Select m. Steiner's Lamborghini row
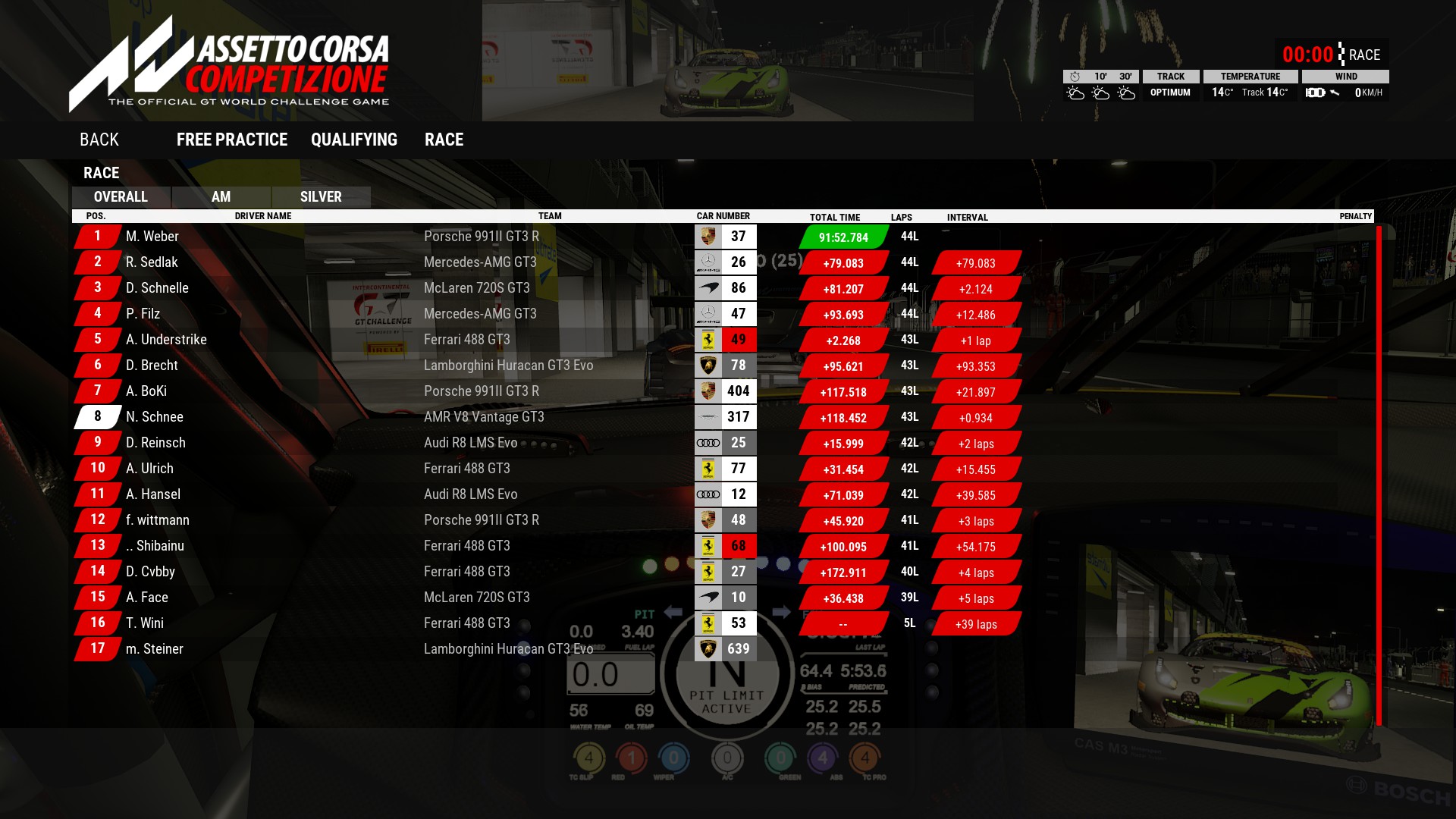This screenshot has width=1456, height=819. (155, 649)
